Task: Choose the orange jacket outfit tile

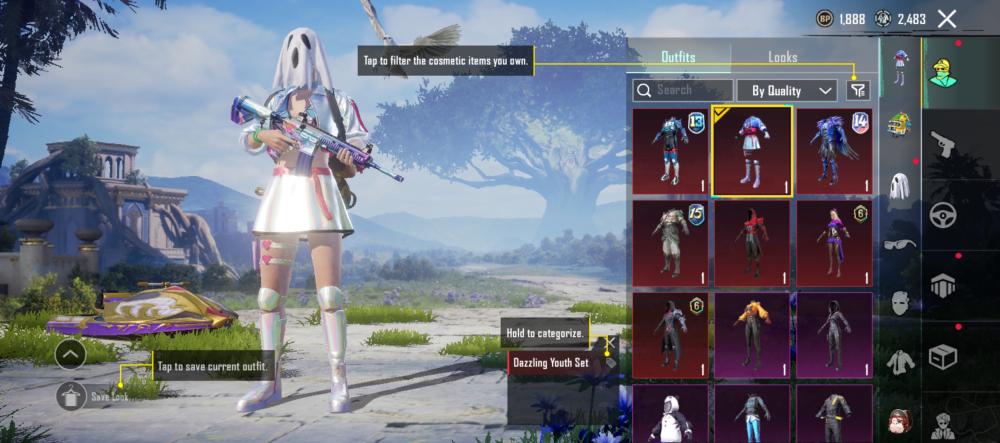Action: (752, 335)
